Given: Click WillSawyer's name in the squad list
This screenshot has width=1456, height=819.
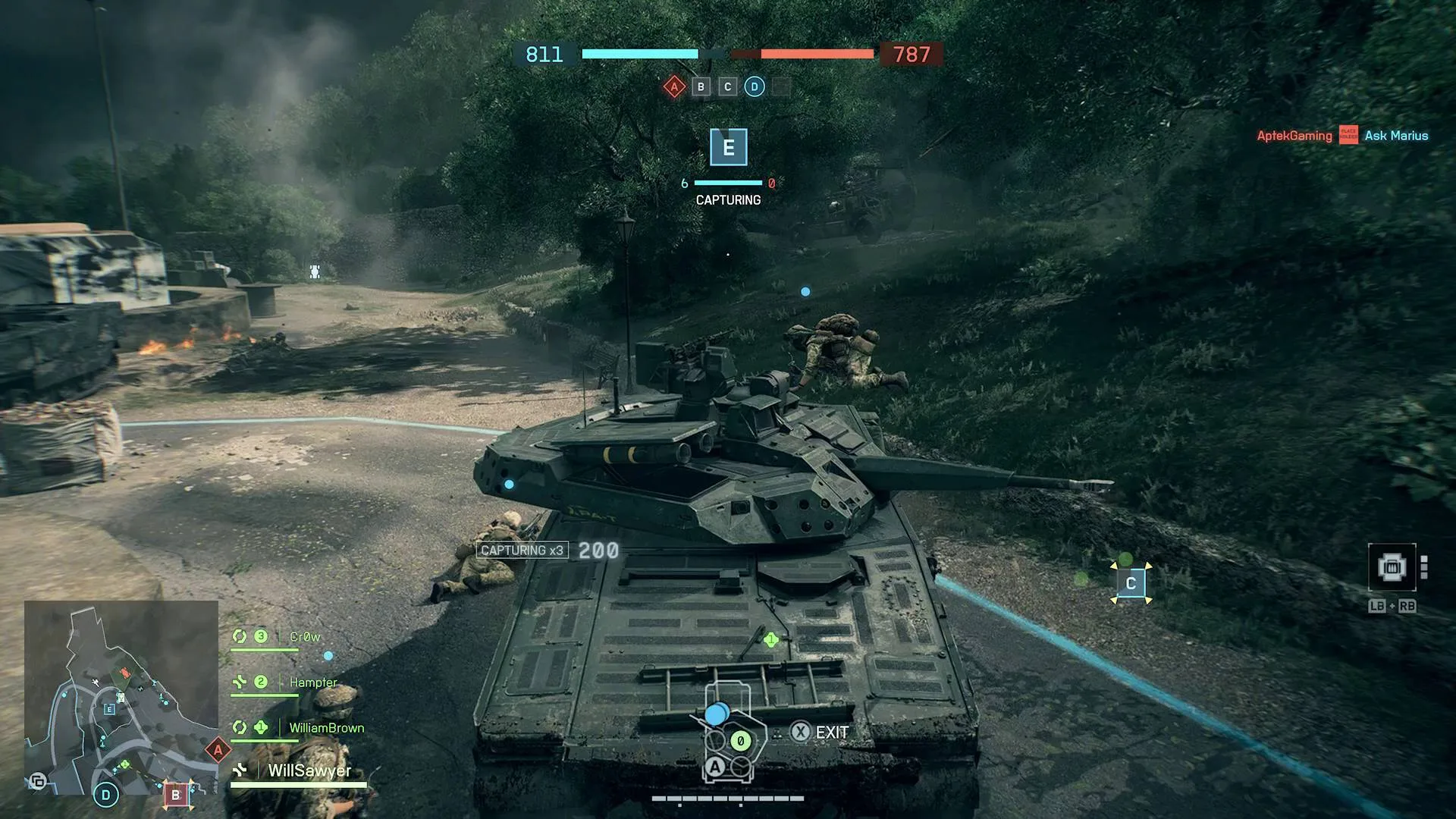Looking at the screenshot, I should tap(308, 771).
